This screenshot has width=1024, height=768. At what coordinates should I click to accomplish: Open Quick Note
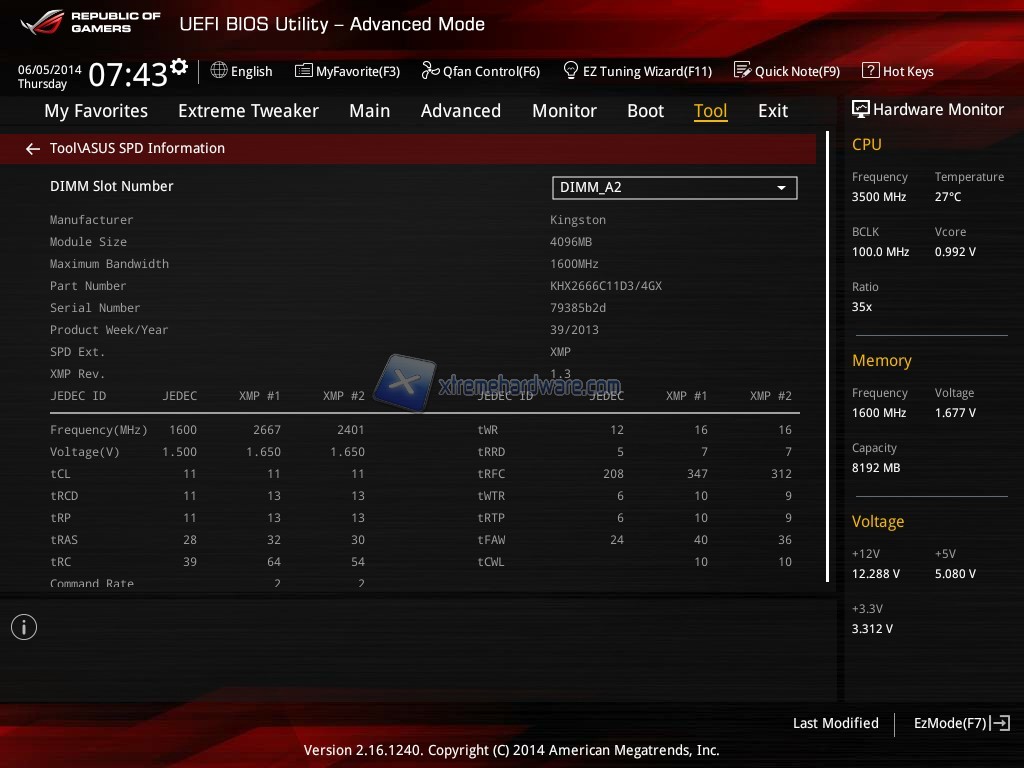coord(787,71)
